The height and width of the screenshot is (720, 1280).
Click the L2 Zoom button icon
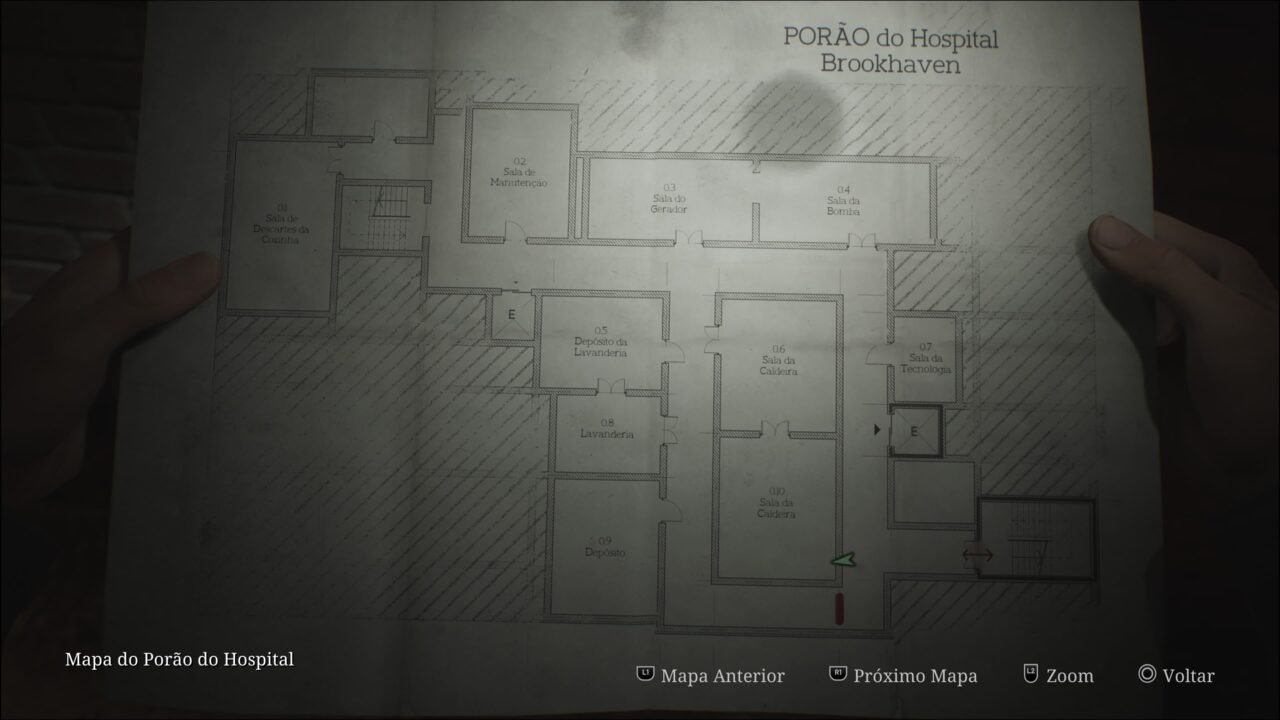[x=1029, y=675]
